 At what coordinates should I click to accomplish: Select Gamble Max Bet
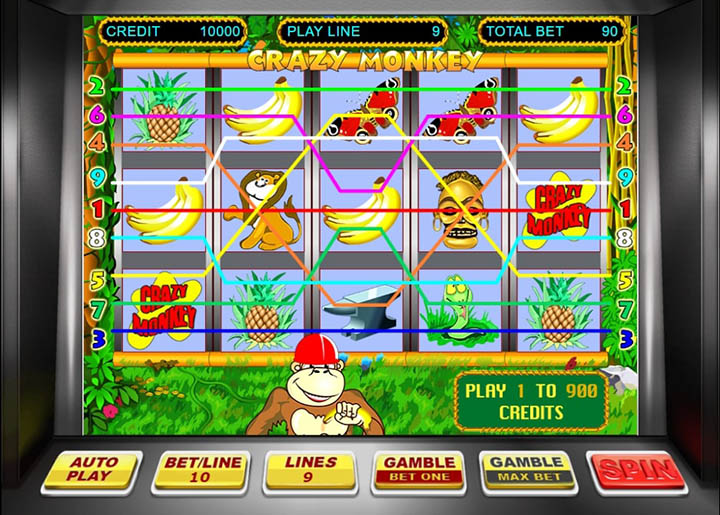(526, 469)
